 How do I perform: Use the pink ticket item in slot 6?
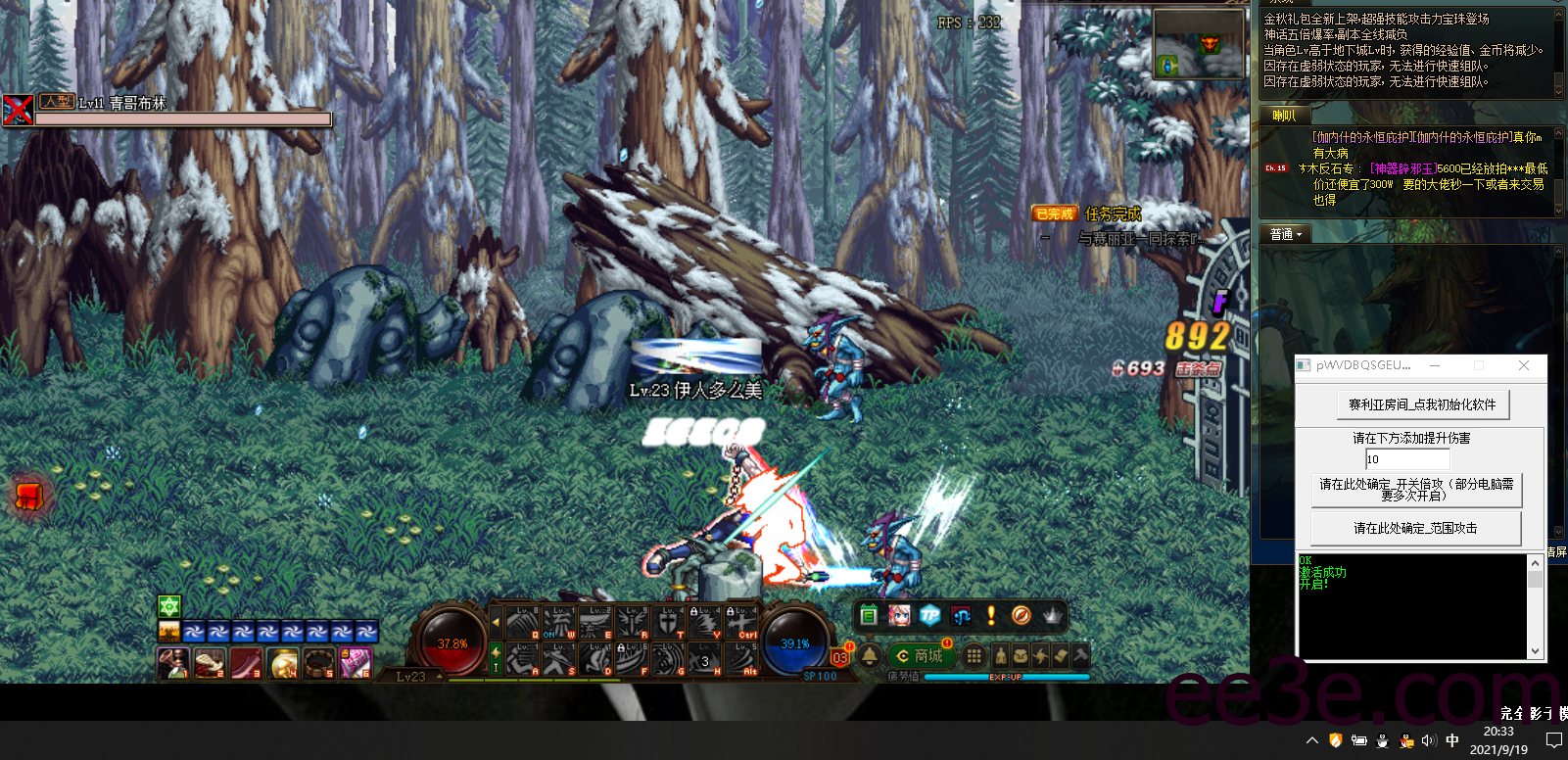[356, 663]
